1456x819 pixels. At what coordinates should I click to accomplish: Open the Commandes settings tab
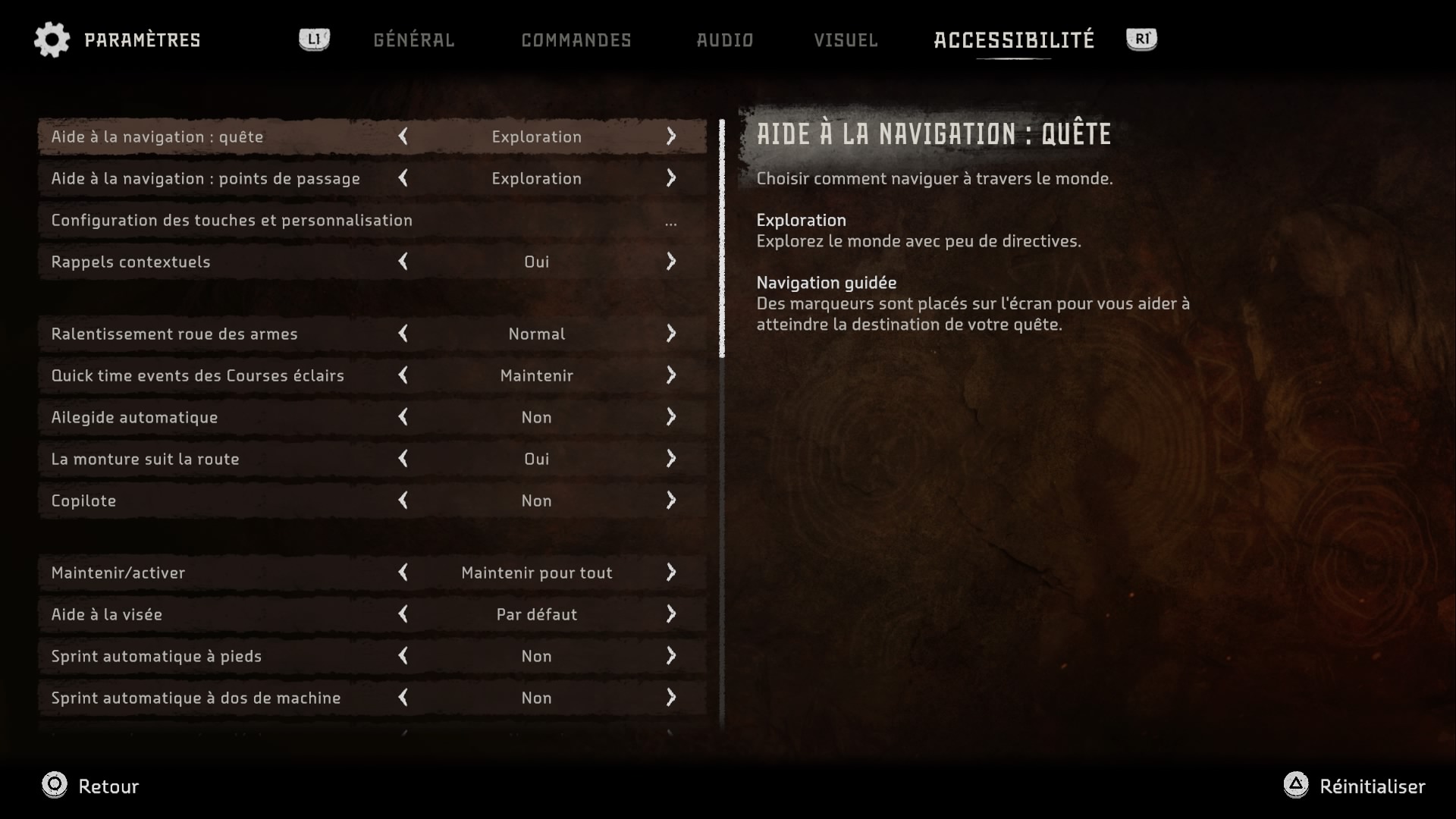point(576,40)
